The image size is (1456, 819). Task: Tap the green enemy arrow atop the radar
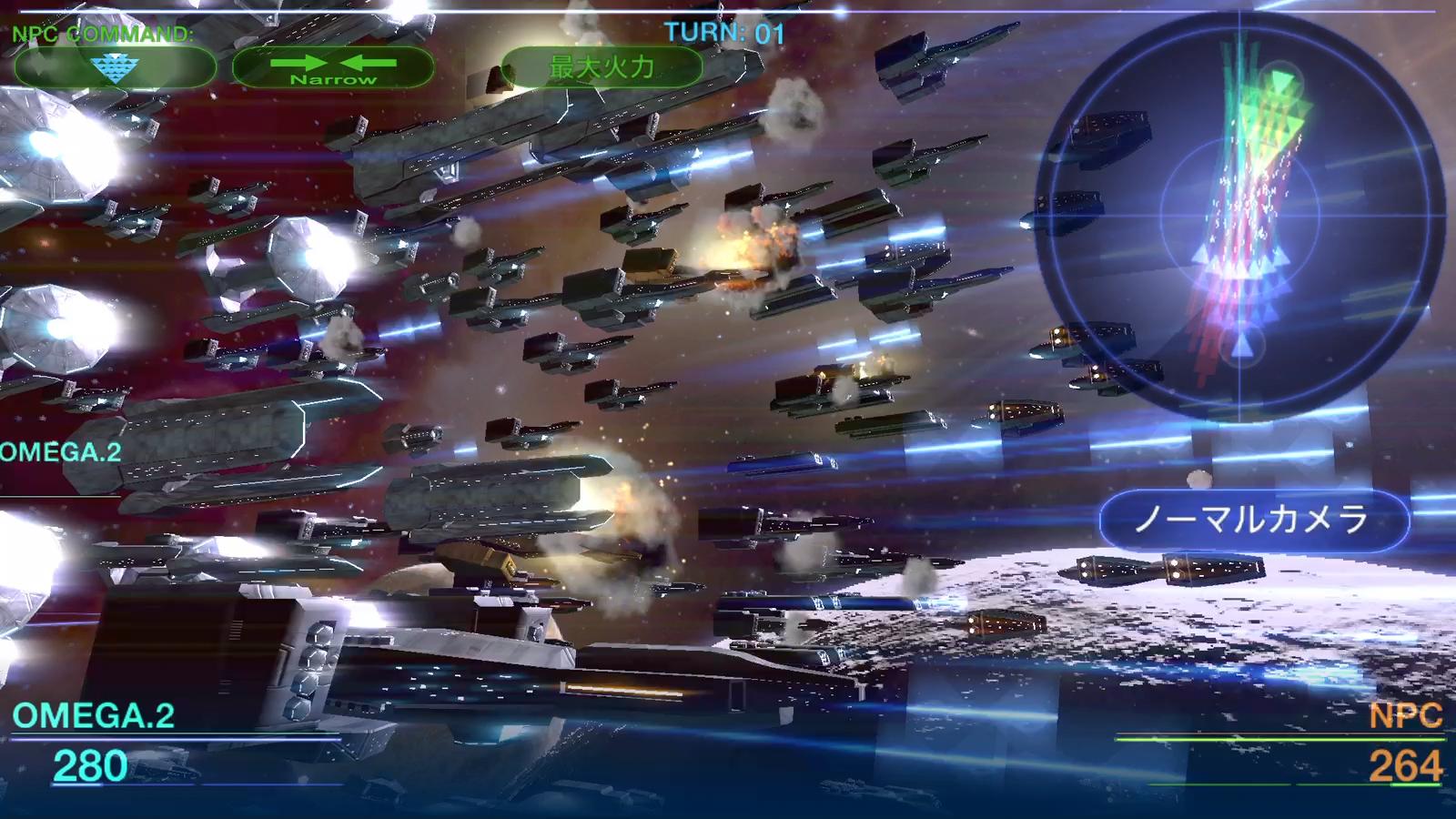pos(1281,82)
